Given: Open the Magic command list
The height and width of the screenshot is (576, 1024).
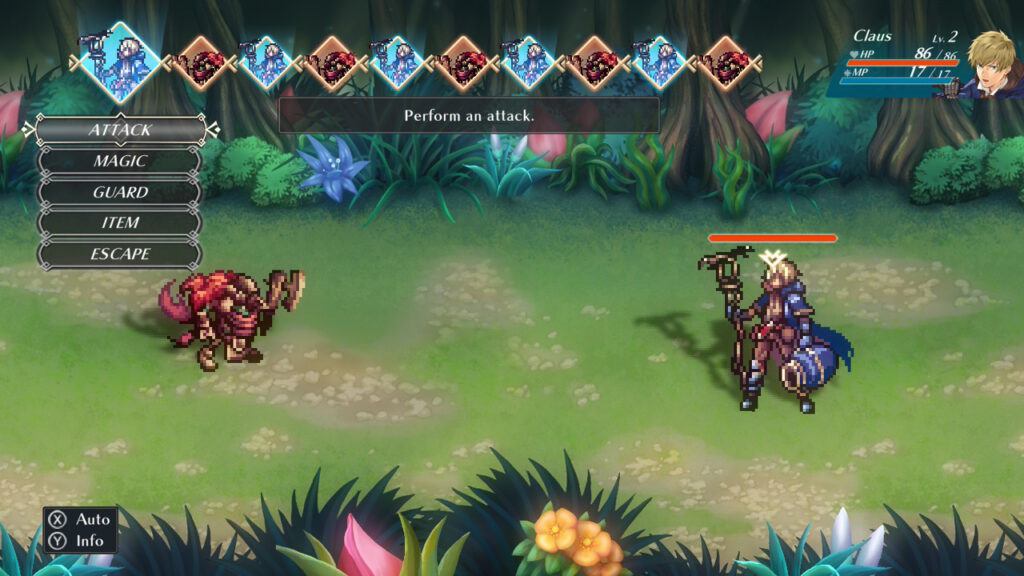Looking at the screenshot, I should click(120, 161).
